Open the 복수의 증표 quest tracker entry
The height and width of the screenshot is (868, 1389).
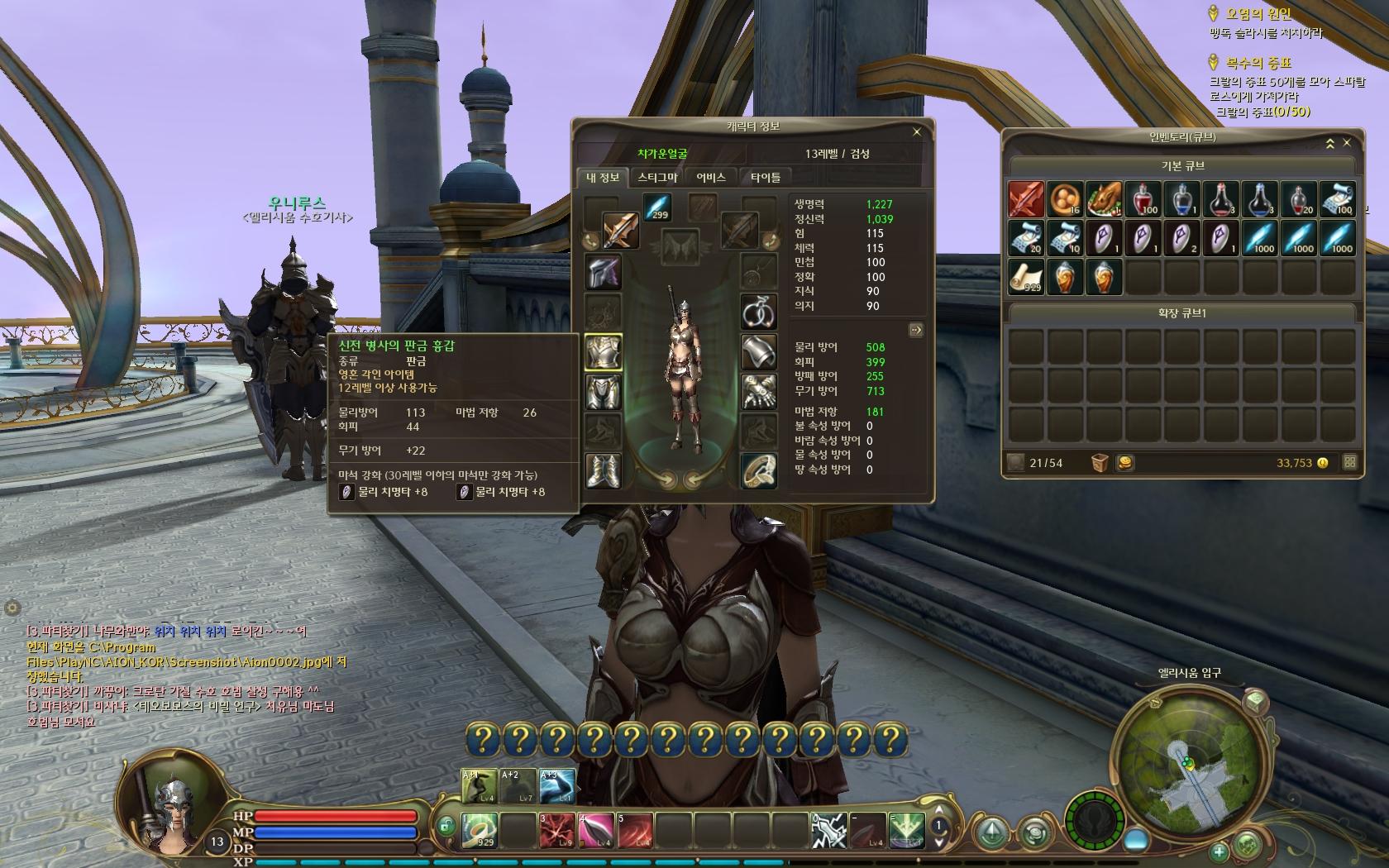coord(1258,63)
